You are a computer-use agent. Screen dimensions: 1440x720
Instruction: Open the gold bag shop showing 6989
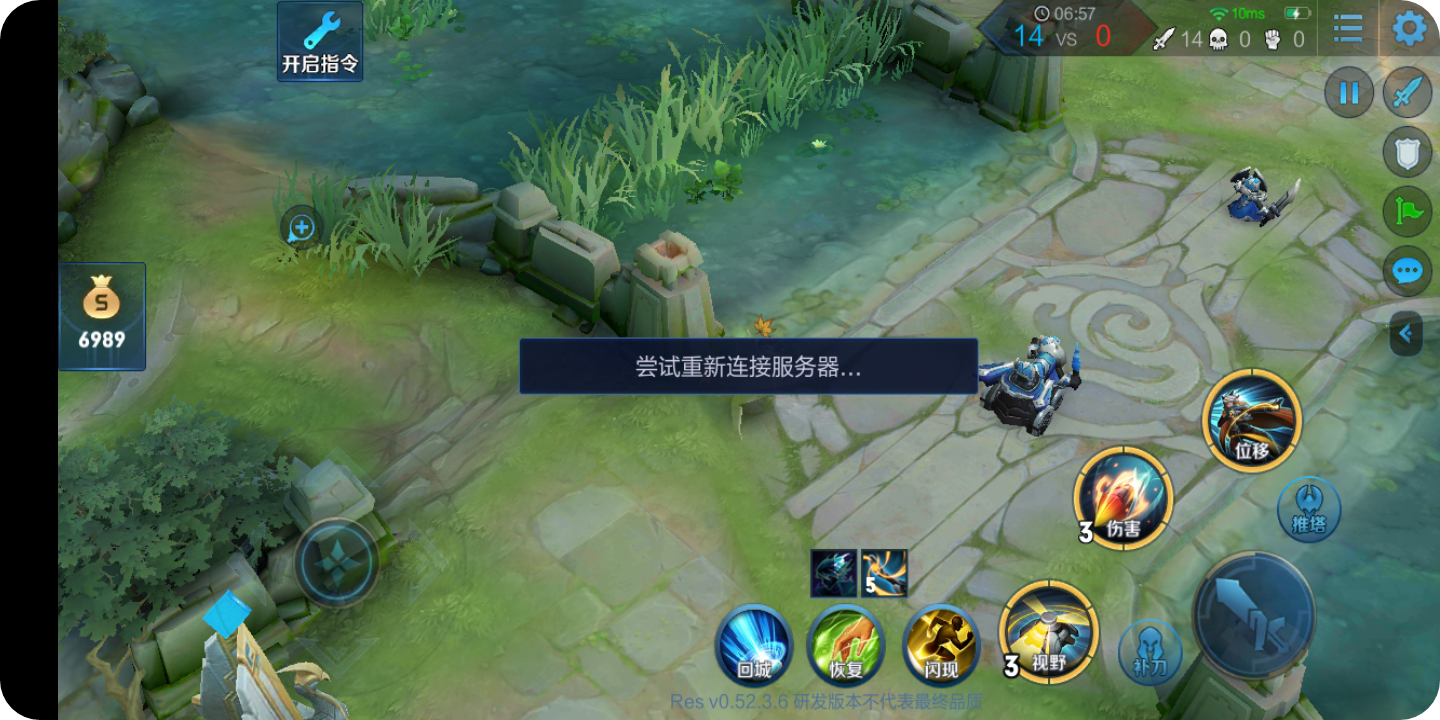point(100,315)
